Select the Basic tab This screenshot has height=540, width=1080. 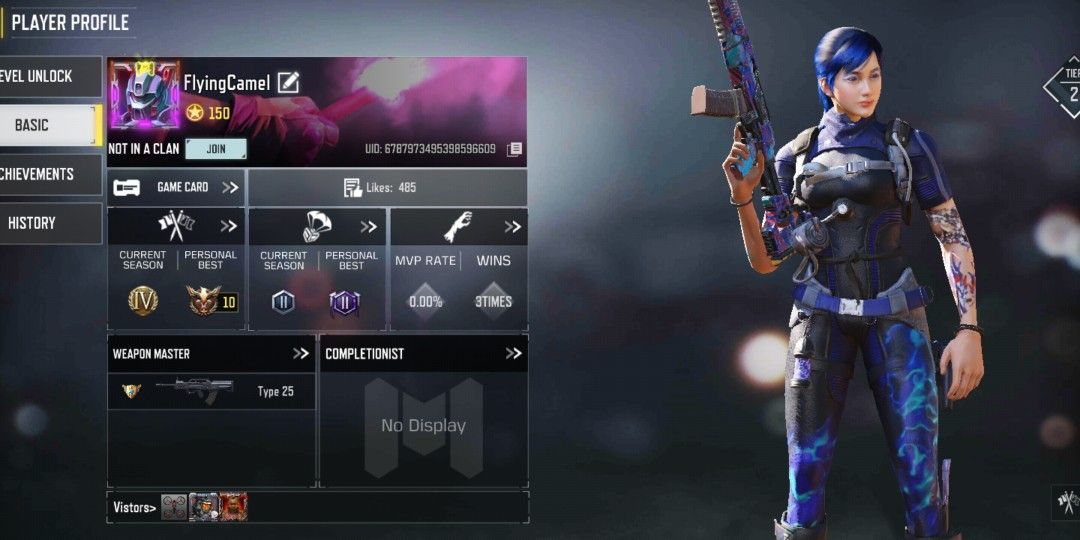pyautogui.click(x=50, y=125)
